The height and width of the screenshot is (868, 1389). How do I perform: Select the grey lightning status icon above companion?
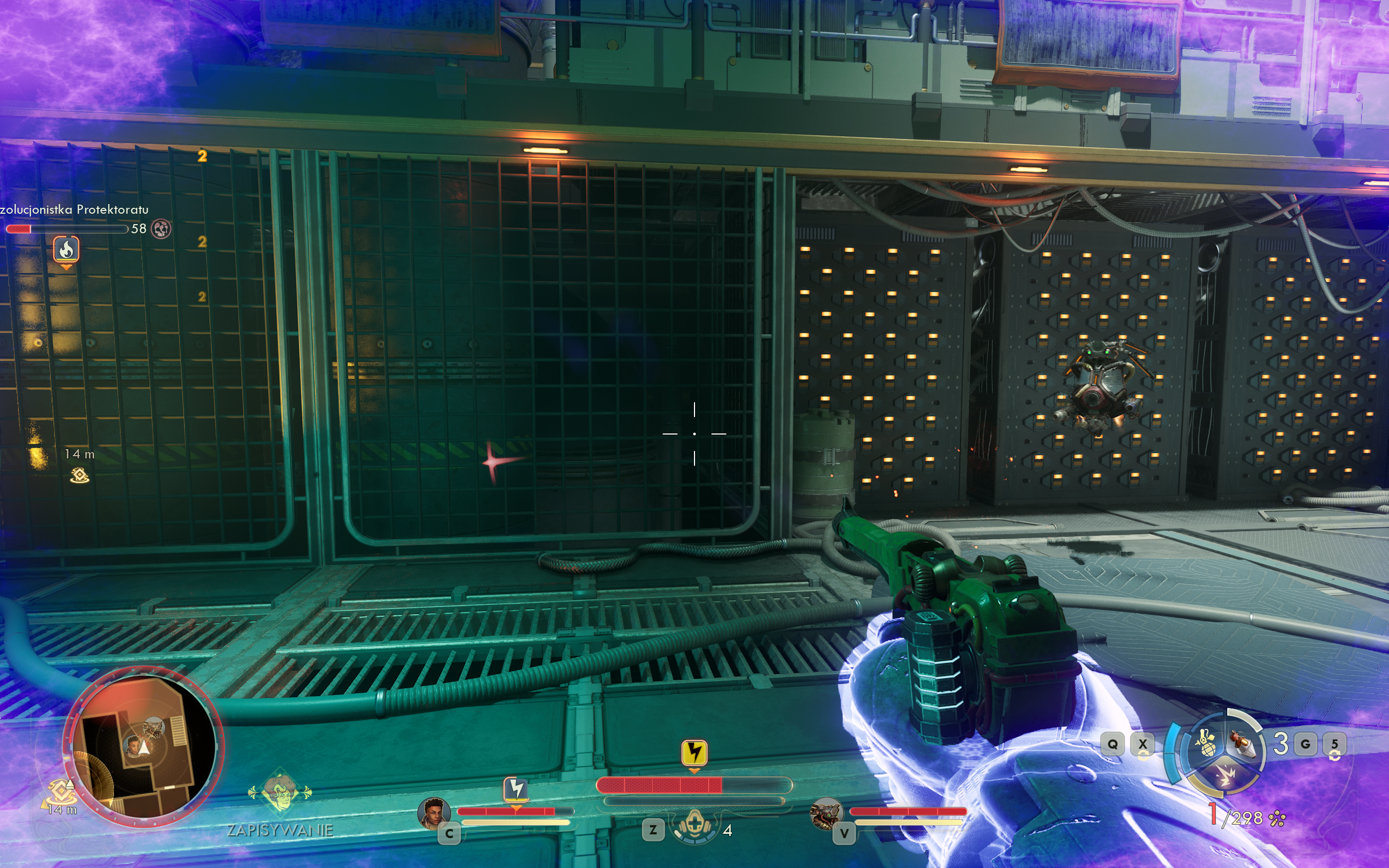(515, 789)
